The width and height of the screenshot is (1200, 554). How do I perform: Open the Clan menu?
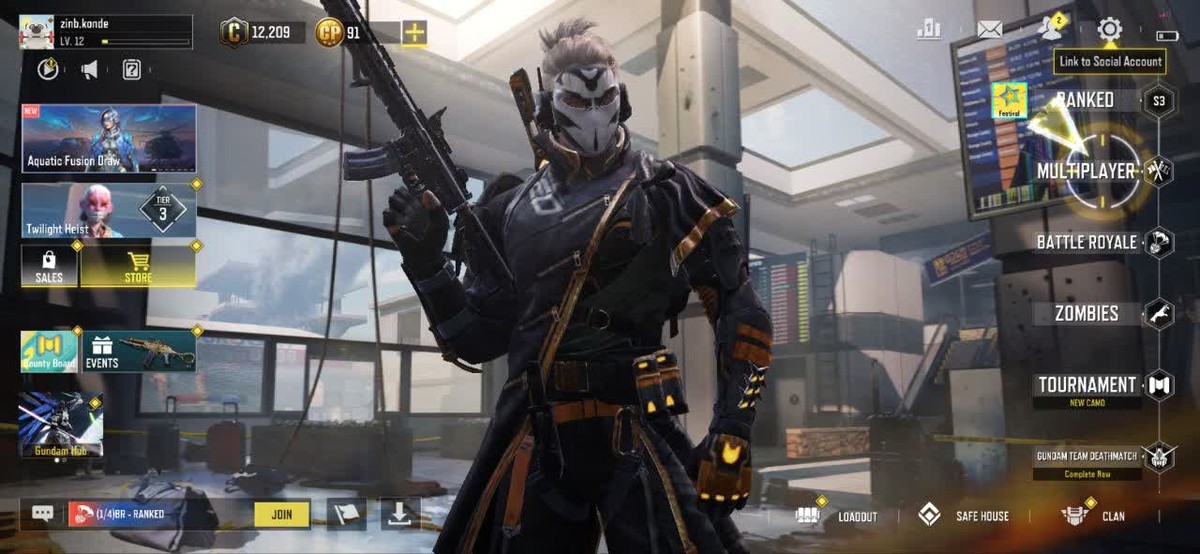pyautogui.click(x=1093, y=516)
